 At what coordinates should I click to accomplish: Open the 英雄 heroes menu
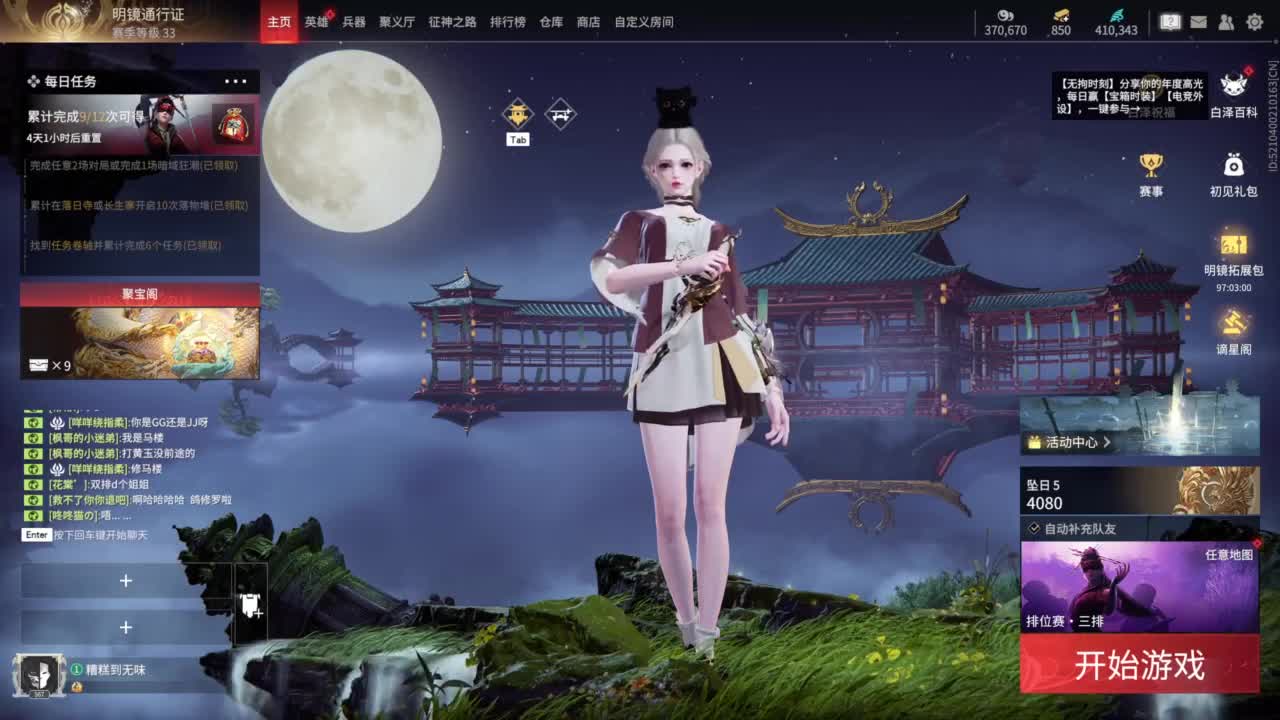314,21
